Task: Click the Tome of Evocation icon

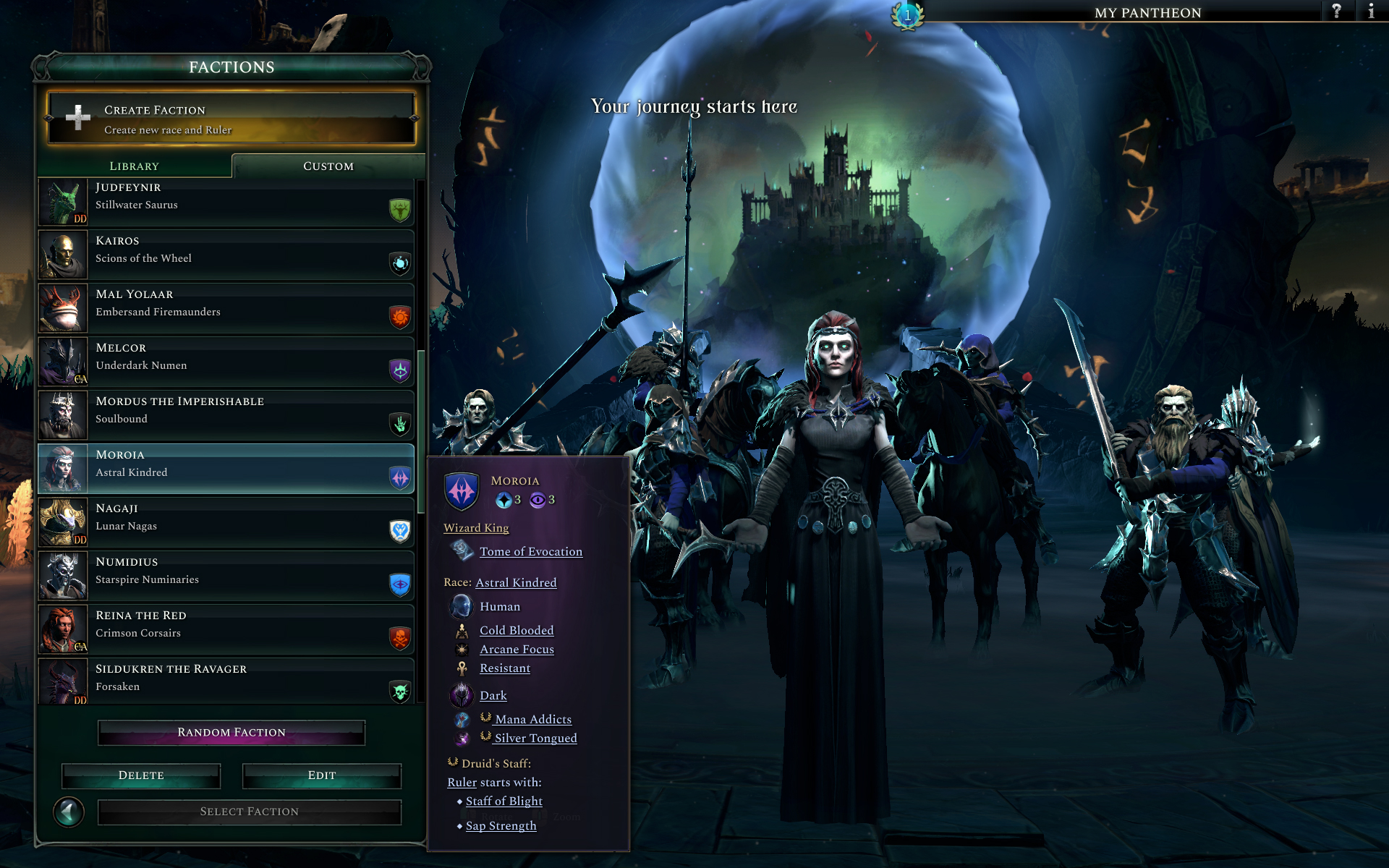Action: click(463, 551)
